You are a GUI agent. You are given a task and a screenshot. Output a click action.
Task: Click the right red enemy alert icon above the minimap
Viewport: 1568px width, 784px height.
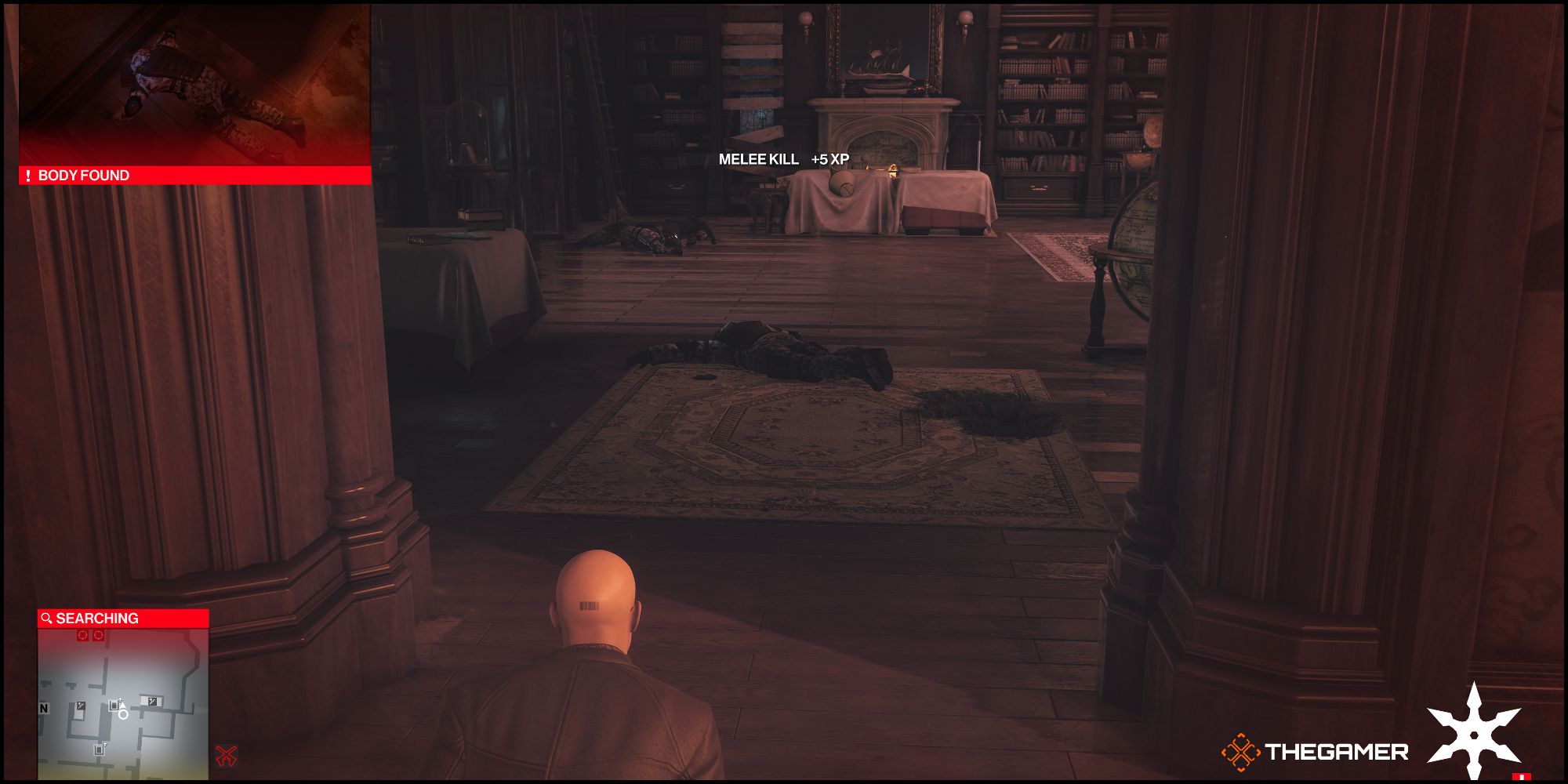click(99, 634)
